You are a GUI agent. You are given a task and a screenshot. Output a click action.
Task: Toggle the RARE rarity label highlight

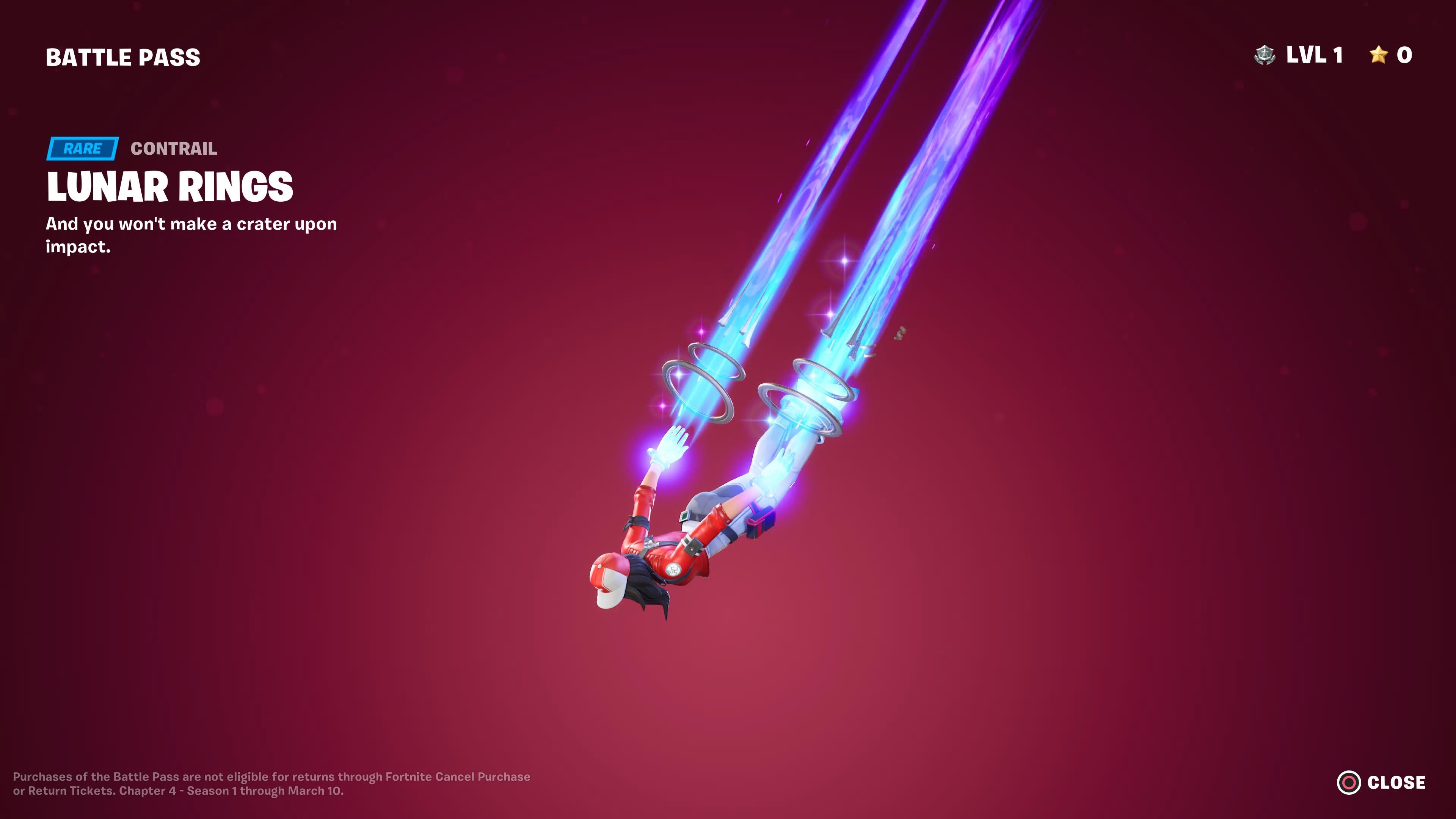(x=83, y=149)
